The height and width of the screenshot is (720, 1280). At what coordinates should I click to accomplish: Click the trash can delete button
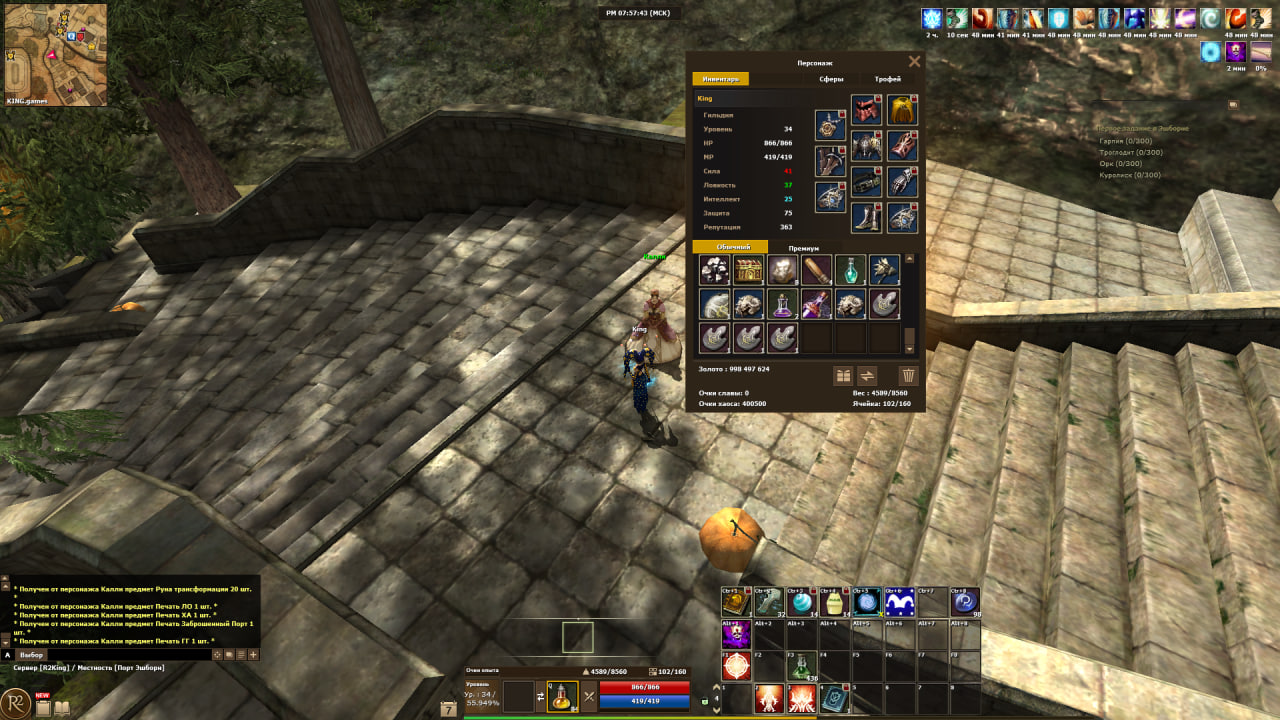click(908, 376)
